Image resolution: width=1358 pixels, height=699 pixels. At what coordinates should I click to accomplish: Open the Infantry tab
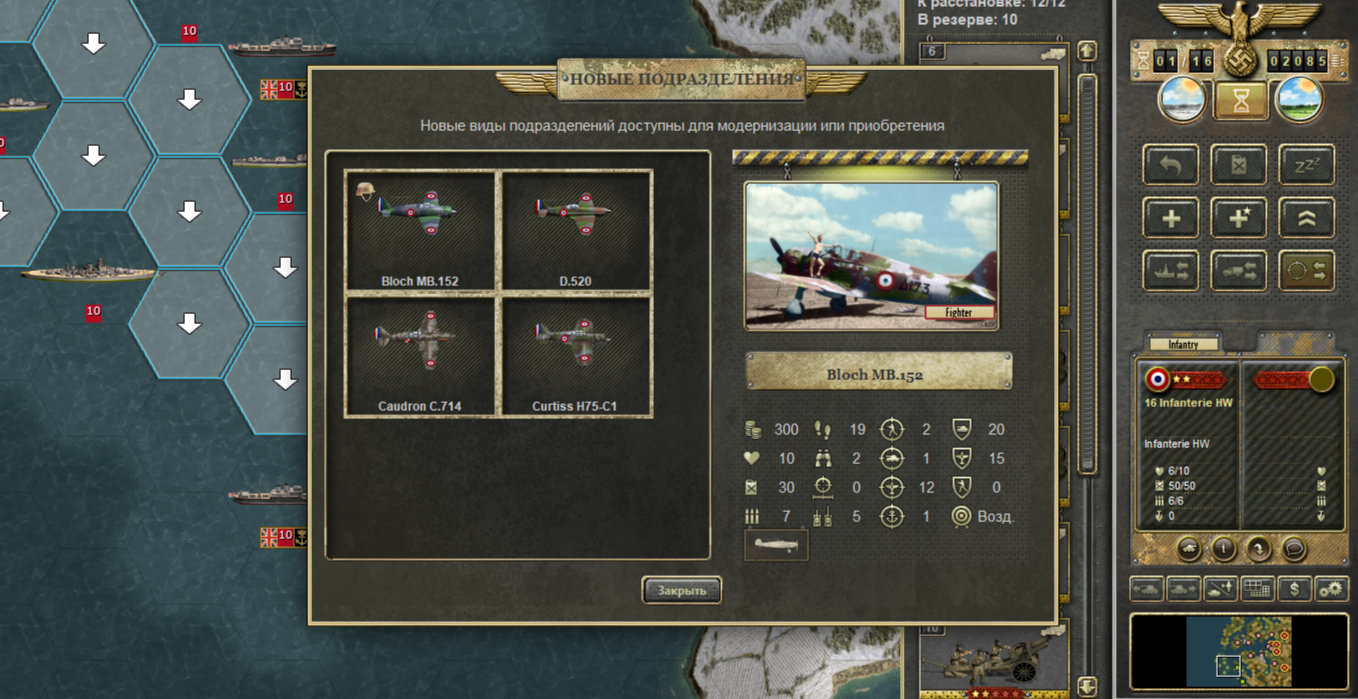click(x=1183, y=344)
